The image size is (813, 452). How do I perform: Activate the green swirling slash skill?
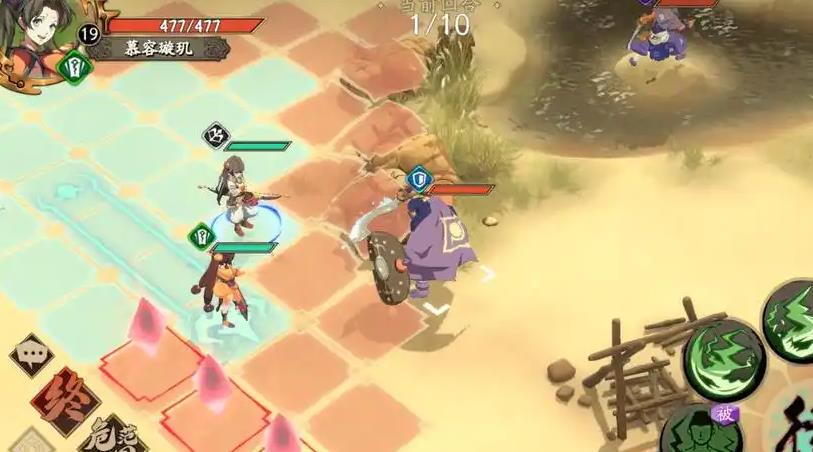[724, 356]
